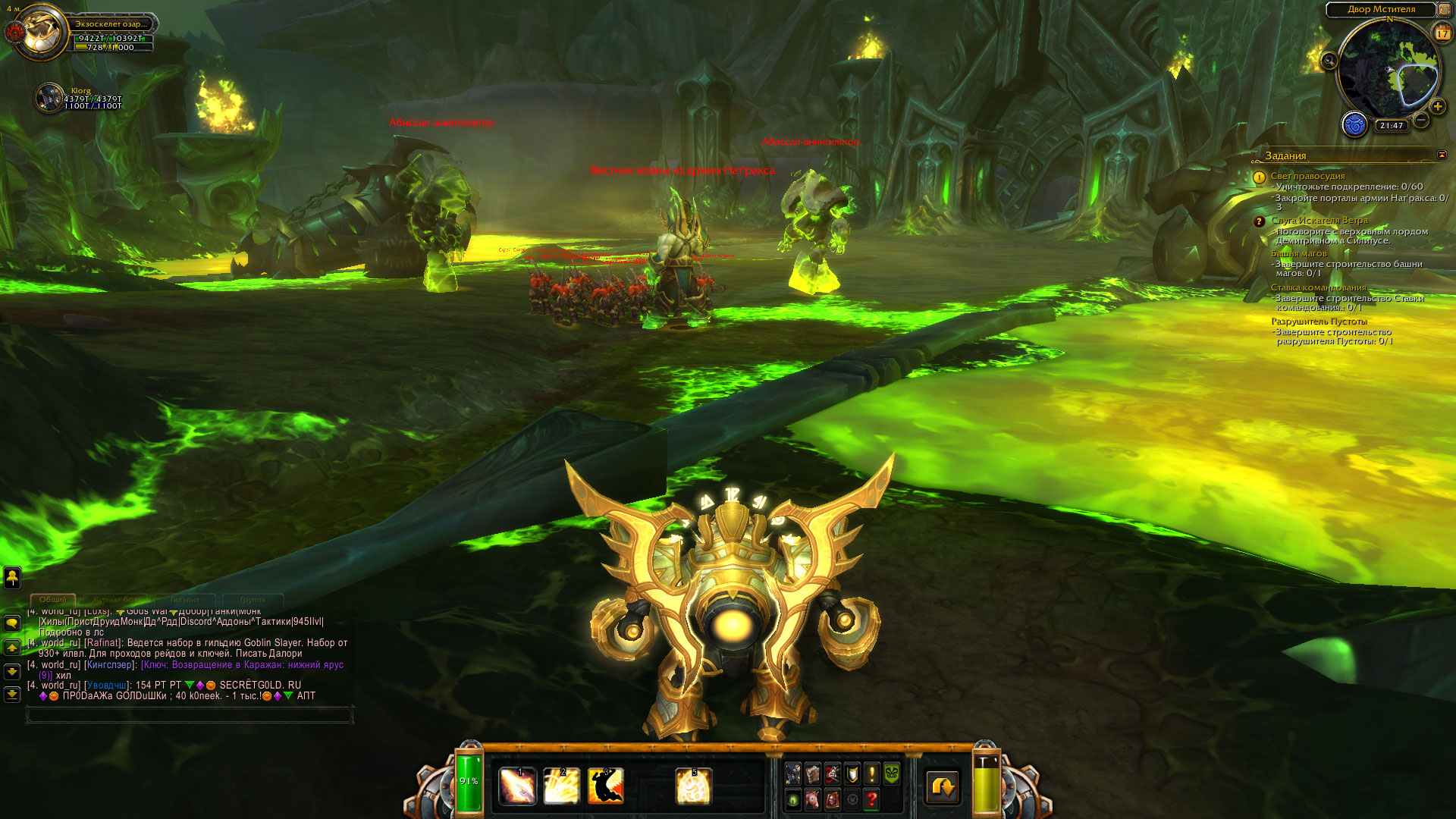Zoom out the minimap with the minus button
Screen dimensions: 1456x819
coord(1421,120)
